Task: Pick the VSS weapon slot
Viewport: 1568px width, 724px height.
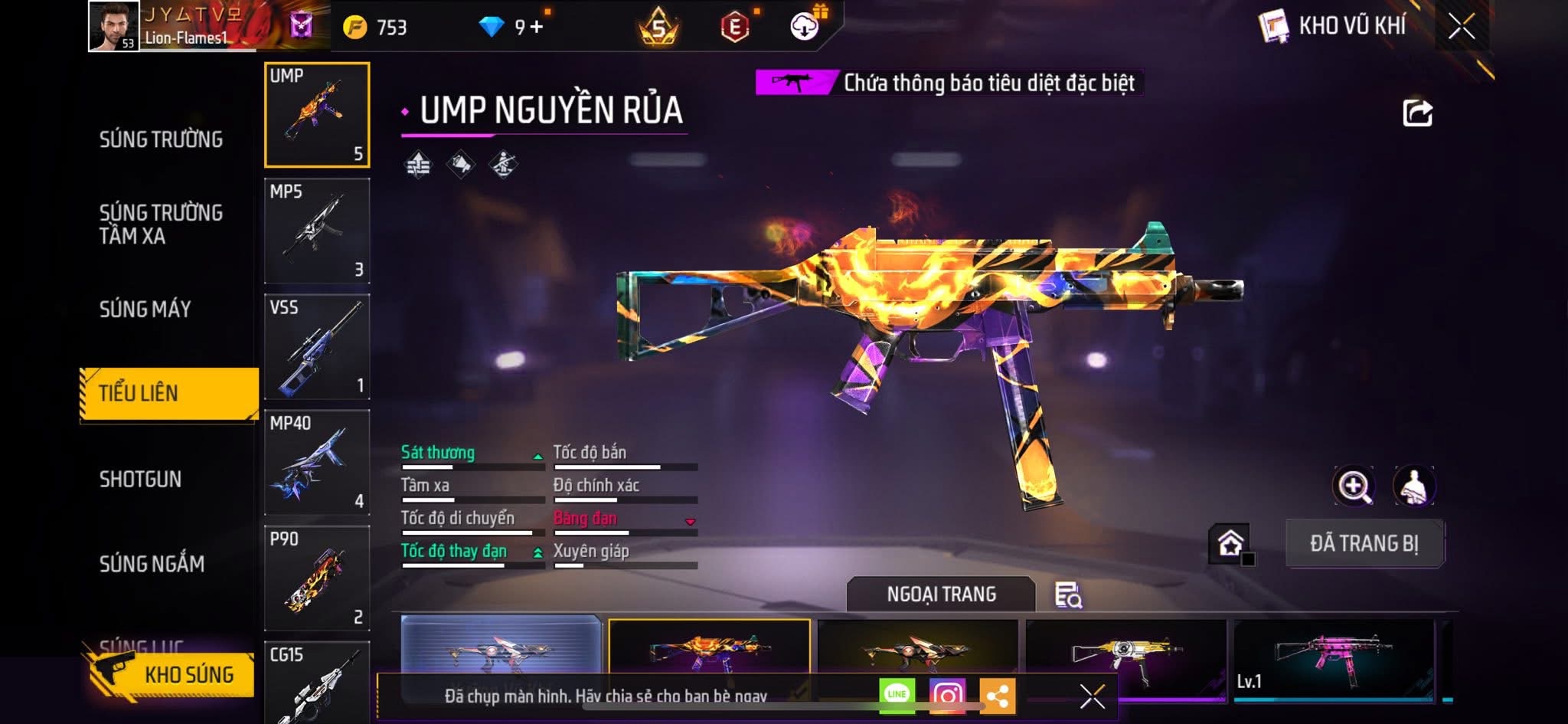Action: click(317, 347)
